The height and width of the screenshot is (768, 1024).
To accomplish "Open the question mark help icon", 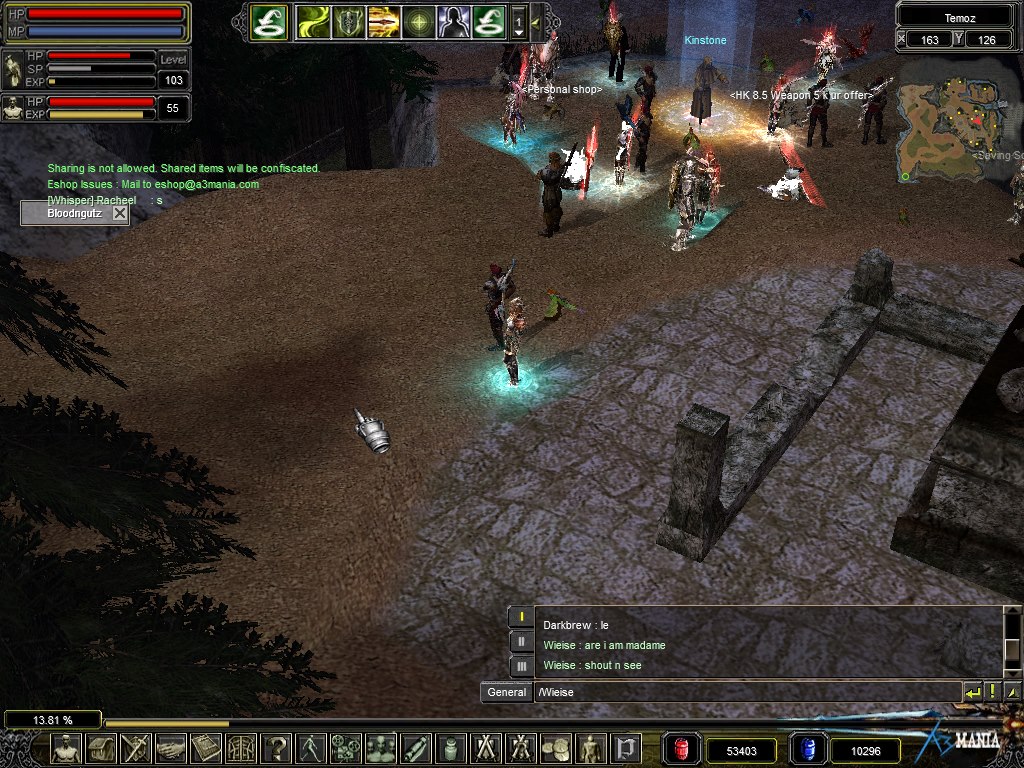I will point(276,748).
